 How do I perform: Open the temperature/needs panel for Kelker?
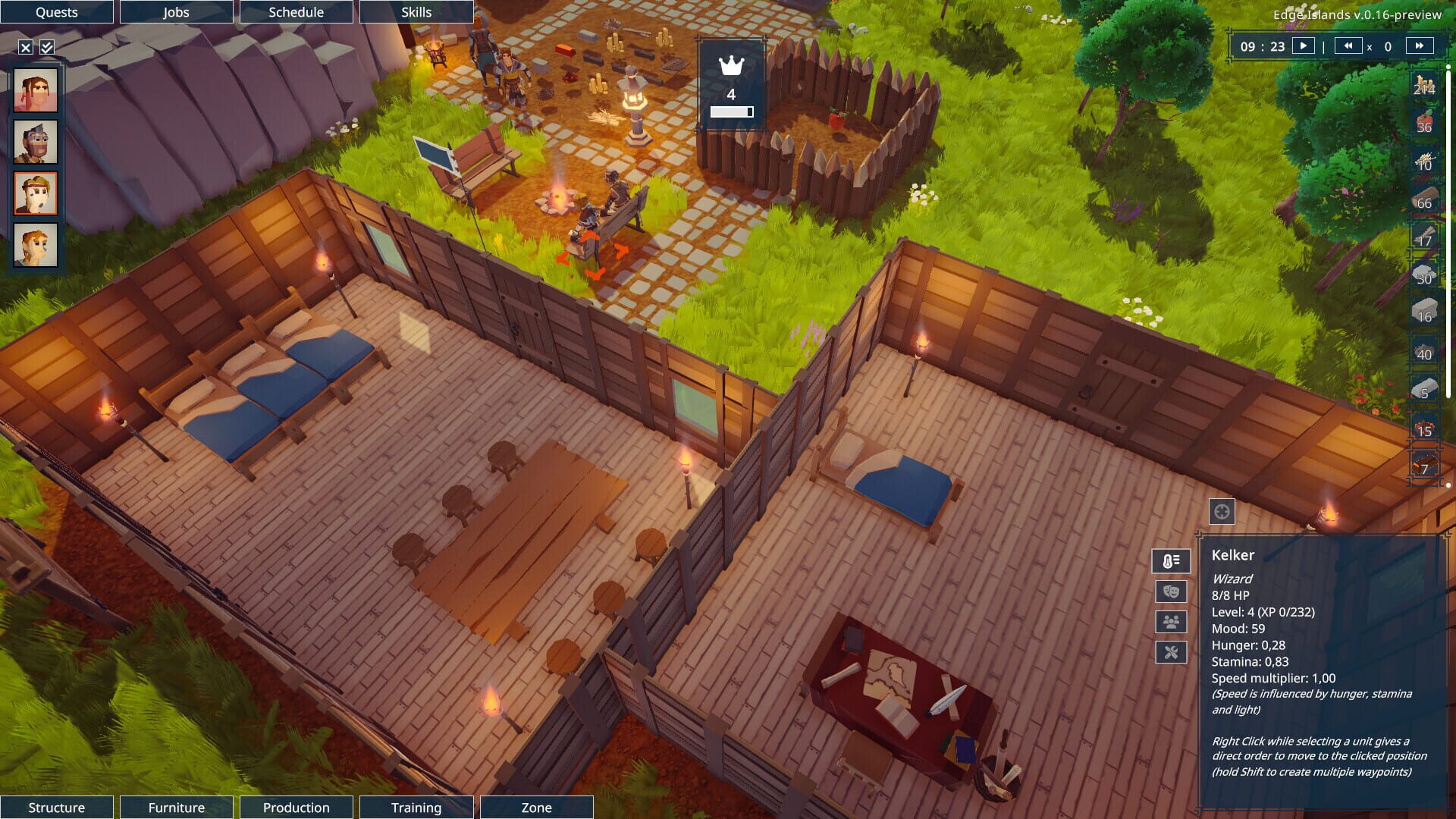[x=1172, y=561]
